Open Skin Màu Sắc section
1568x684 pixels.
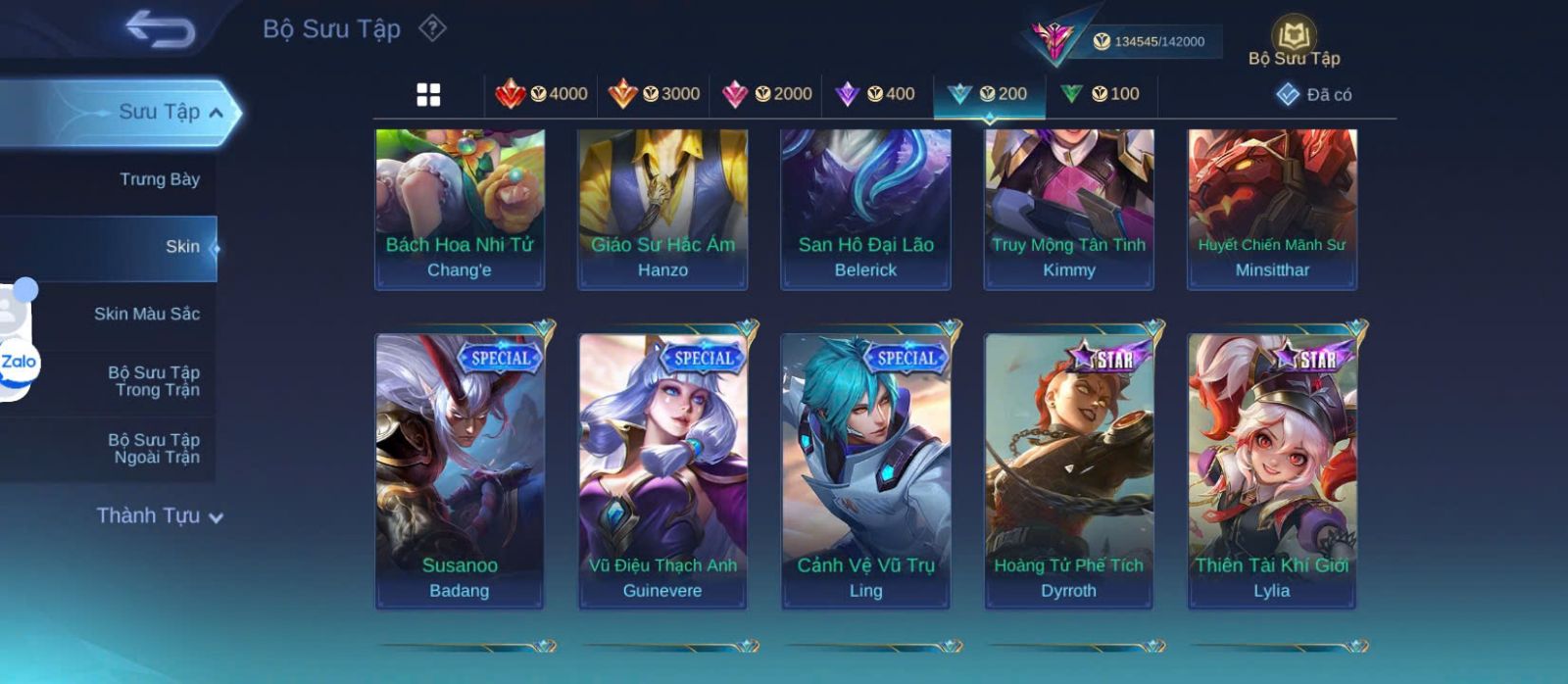tap(147, 314)
